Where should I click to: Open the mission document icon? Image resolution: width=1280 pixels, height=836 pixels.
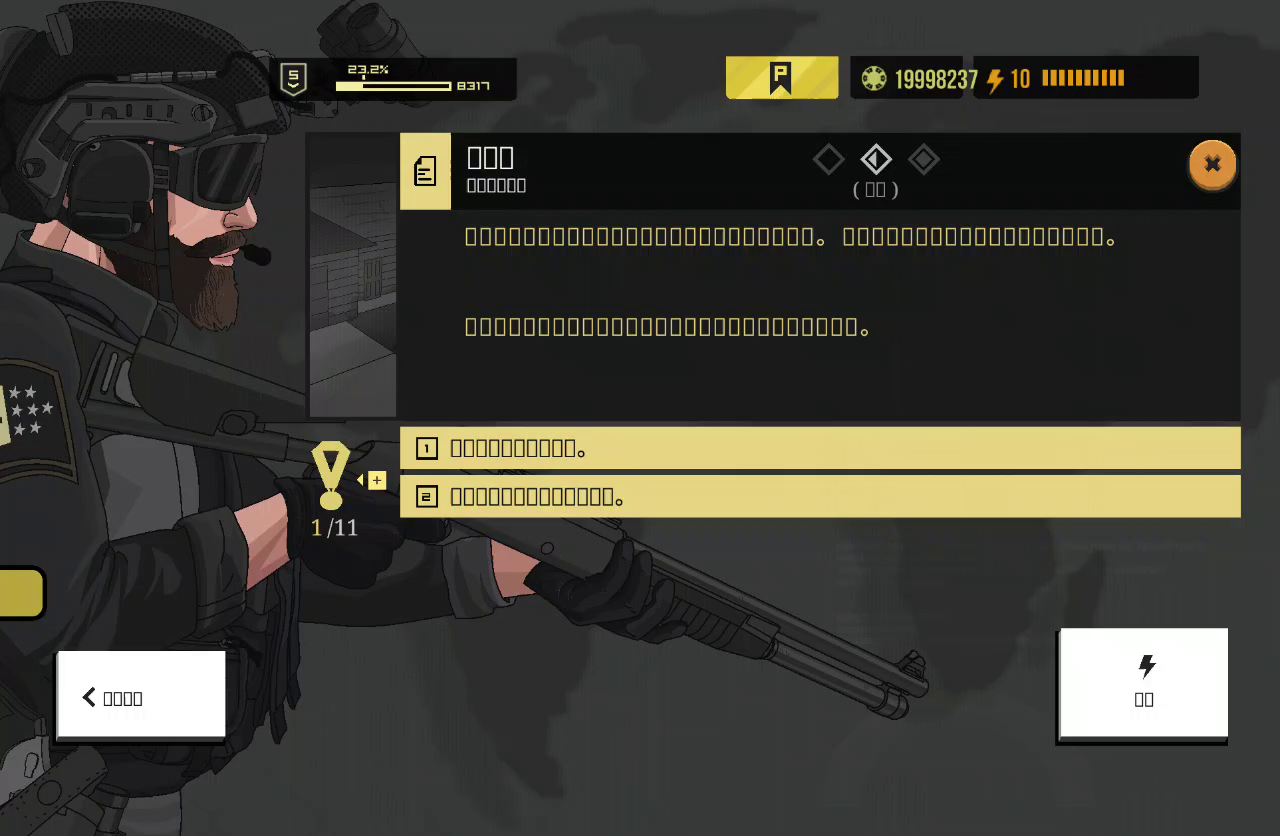pos(425,171)
